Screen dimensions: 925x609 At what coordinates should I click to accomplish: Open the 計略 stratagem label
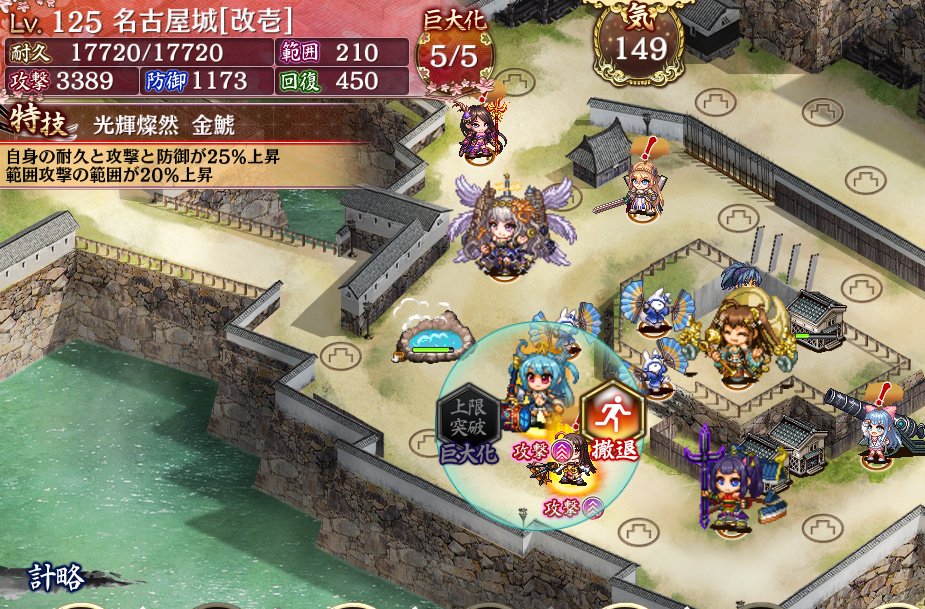click(56, 578)
